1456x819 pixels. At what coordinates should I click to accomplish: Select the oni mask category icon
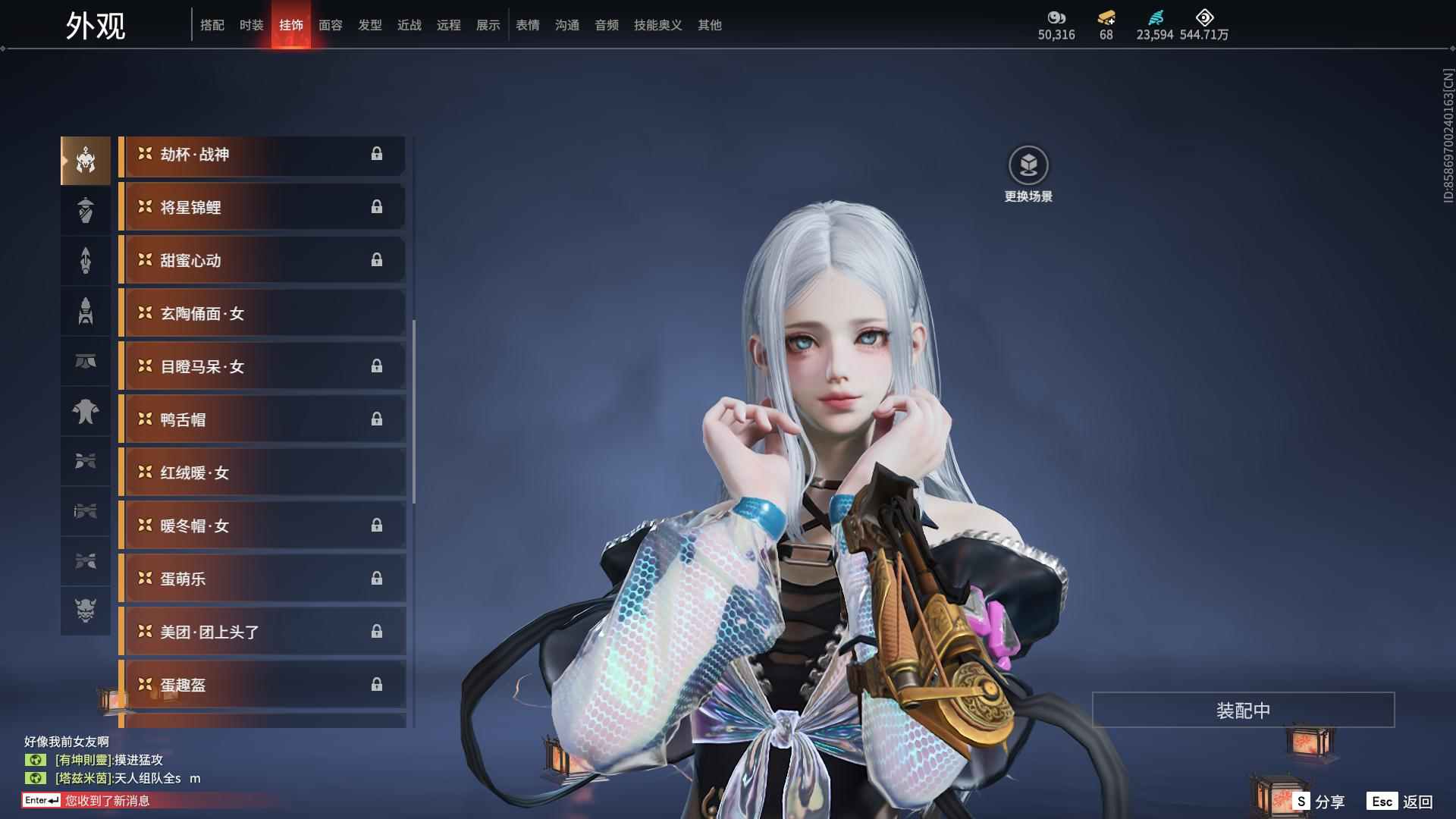click(86, 610)
